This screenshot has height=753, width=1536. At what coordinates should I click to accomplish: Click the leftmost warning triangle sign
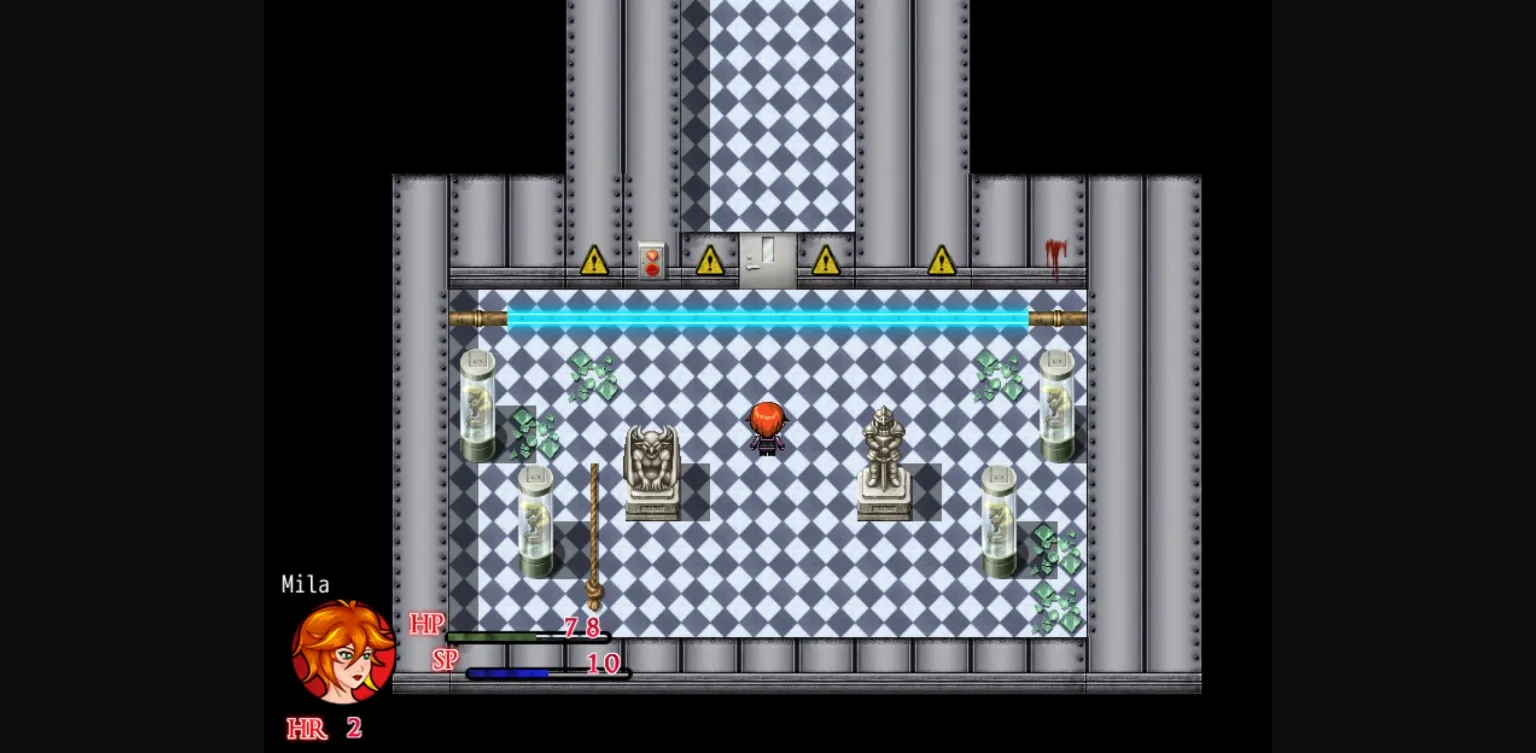click(x=595, y=262)
